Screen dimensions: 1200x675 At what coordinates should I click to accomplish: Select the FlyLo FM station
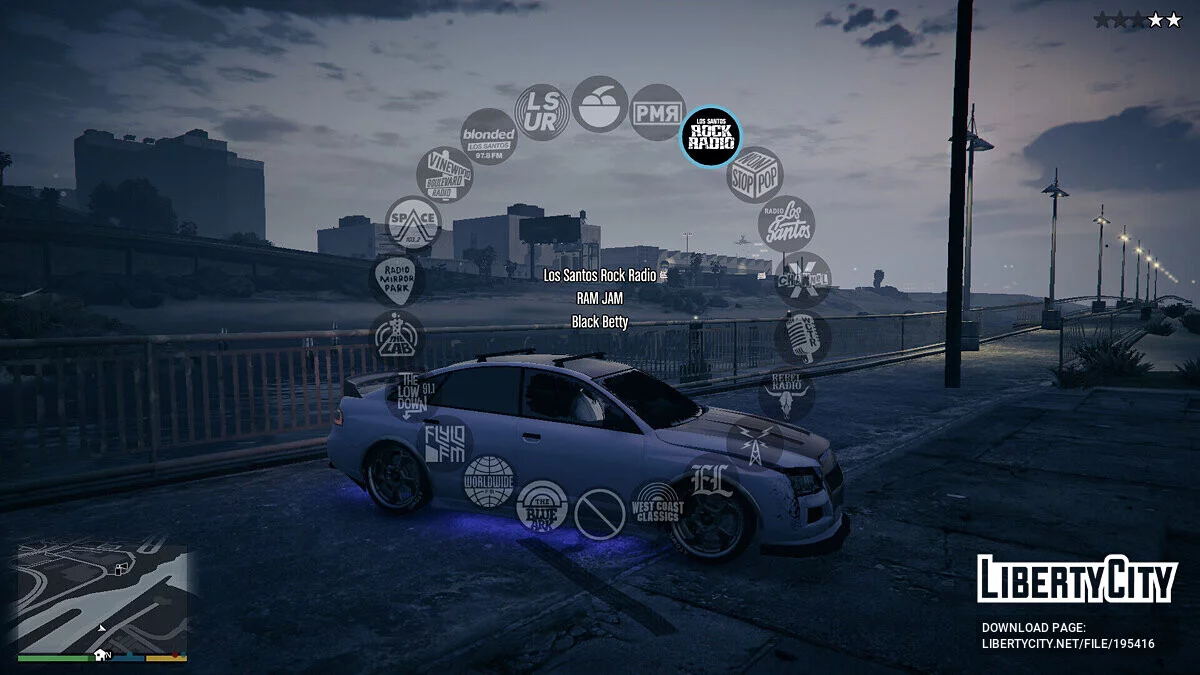pyautogui.click(x=445, y=443)
